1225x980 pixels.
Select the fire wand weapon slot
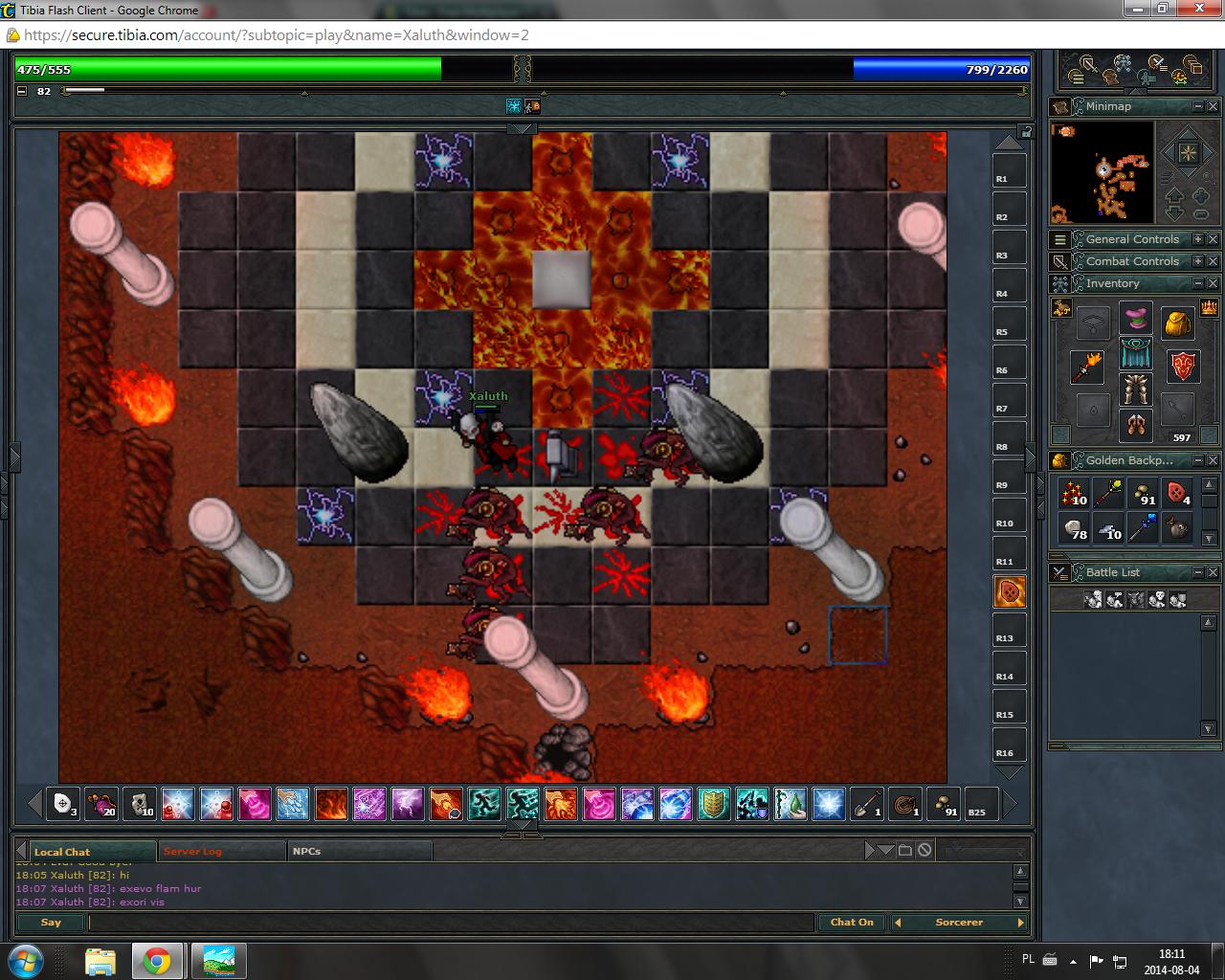(1087, 367)
